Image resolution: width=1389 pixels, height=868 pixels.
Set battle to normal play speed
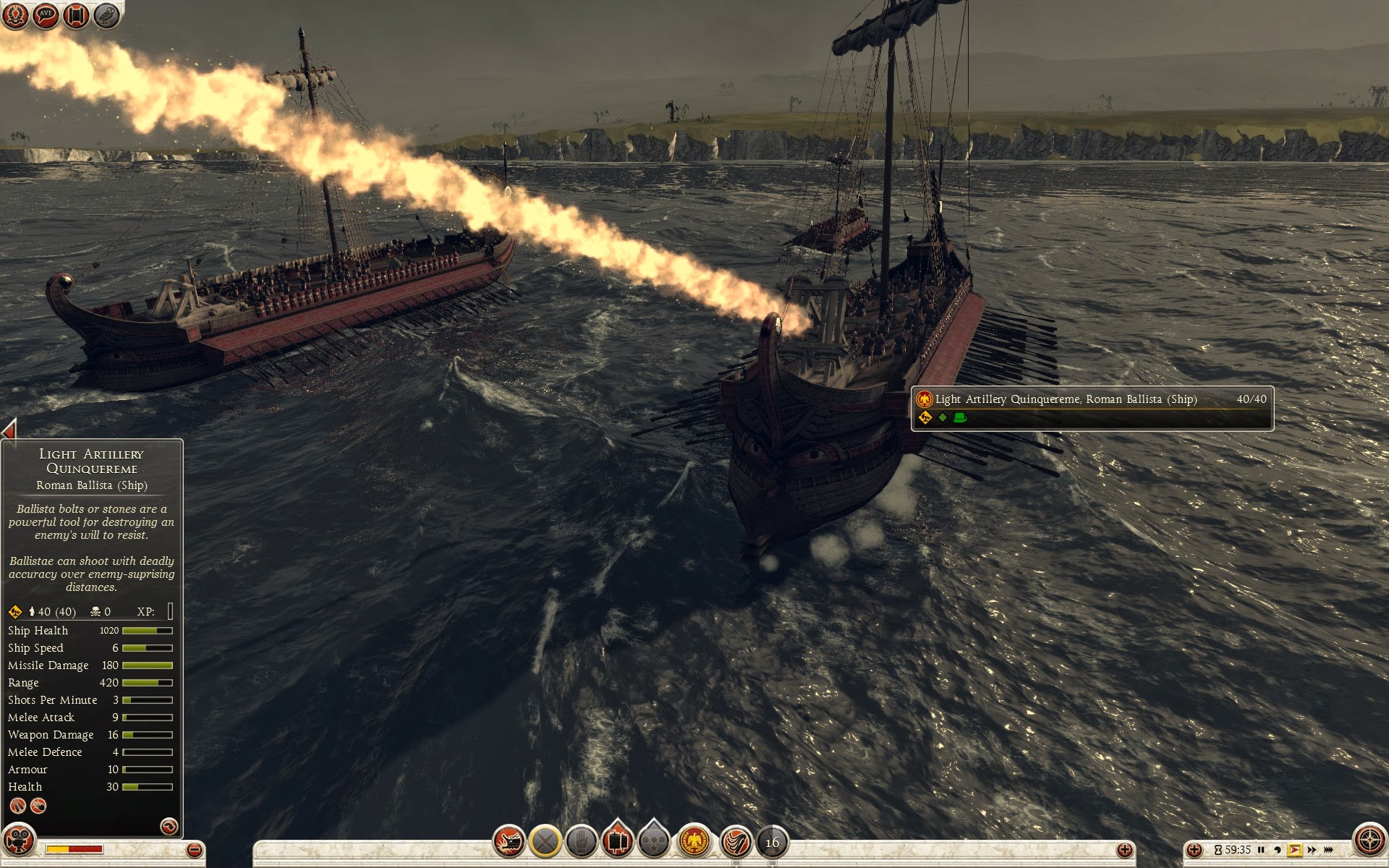tap(1294, 850)
